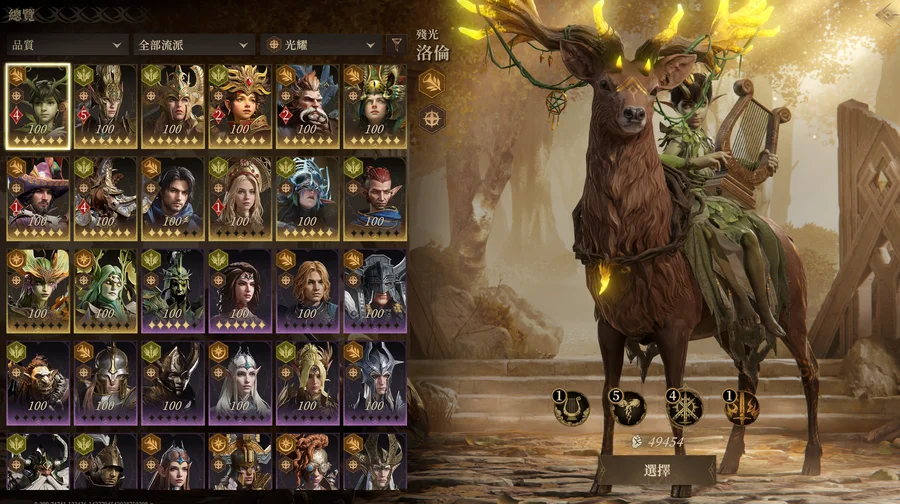Image resolution: width=900 pixels, height=504 pixels.
Task: Click the compass alignment emblem under 洛倫
Action: (x=431, y=119)
